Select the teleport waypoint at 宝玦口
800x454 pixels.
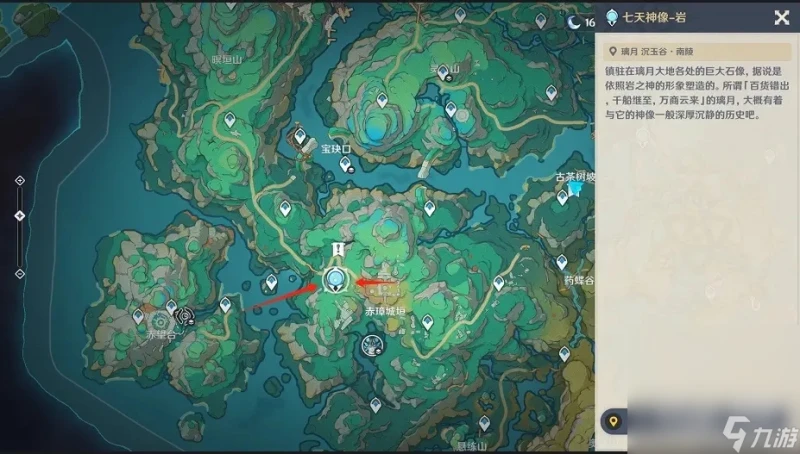point(298,135)
